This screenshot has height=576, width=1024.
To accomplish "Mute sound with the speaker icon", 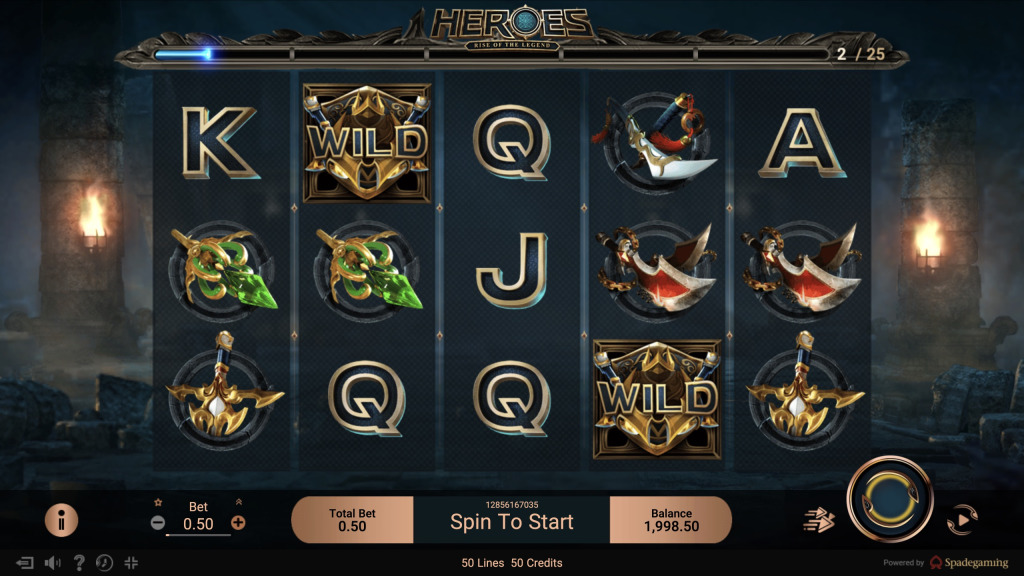I will 52,563.
